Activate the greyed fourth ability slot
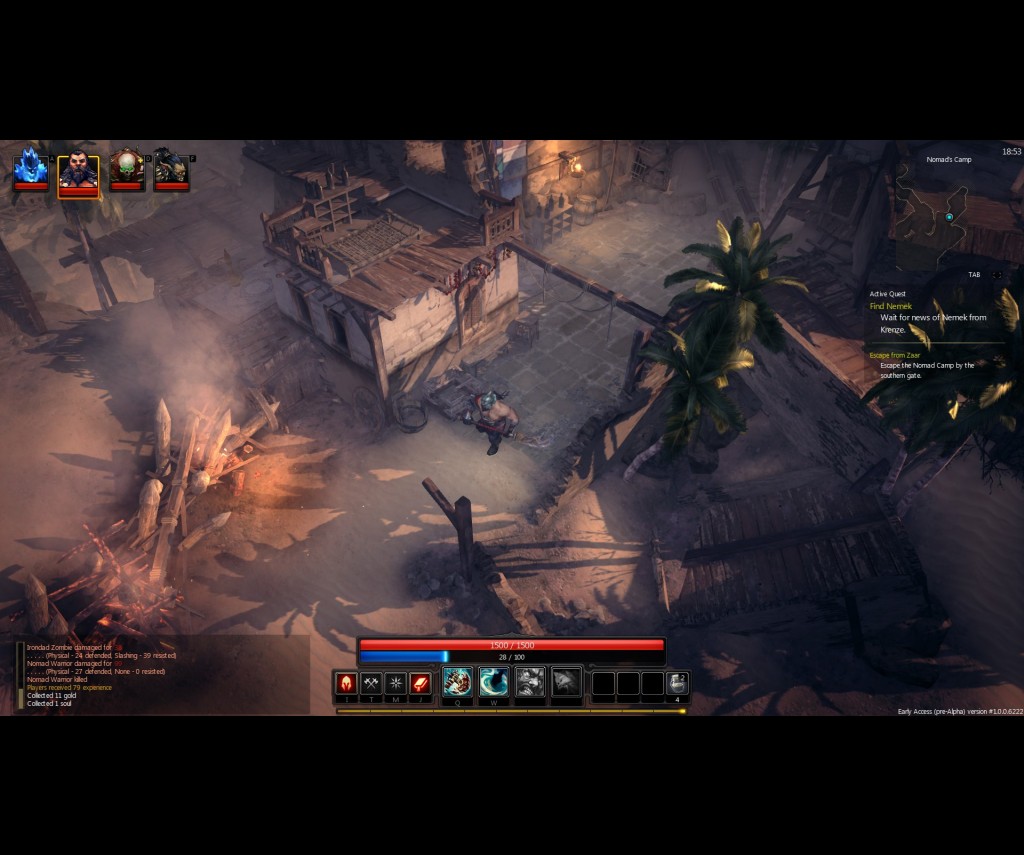The image size is (1024, 855). pyautogui.click(x=566, y=682)
